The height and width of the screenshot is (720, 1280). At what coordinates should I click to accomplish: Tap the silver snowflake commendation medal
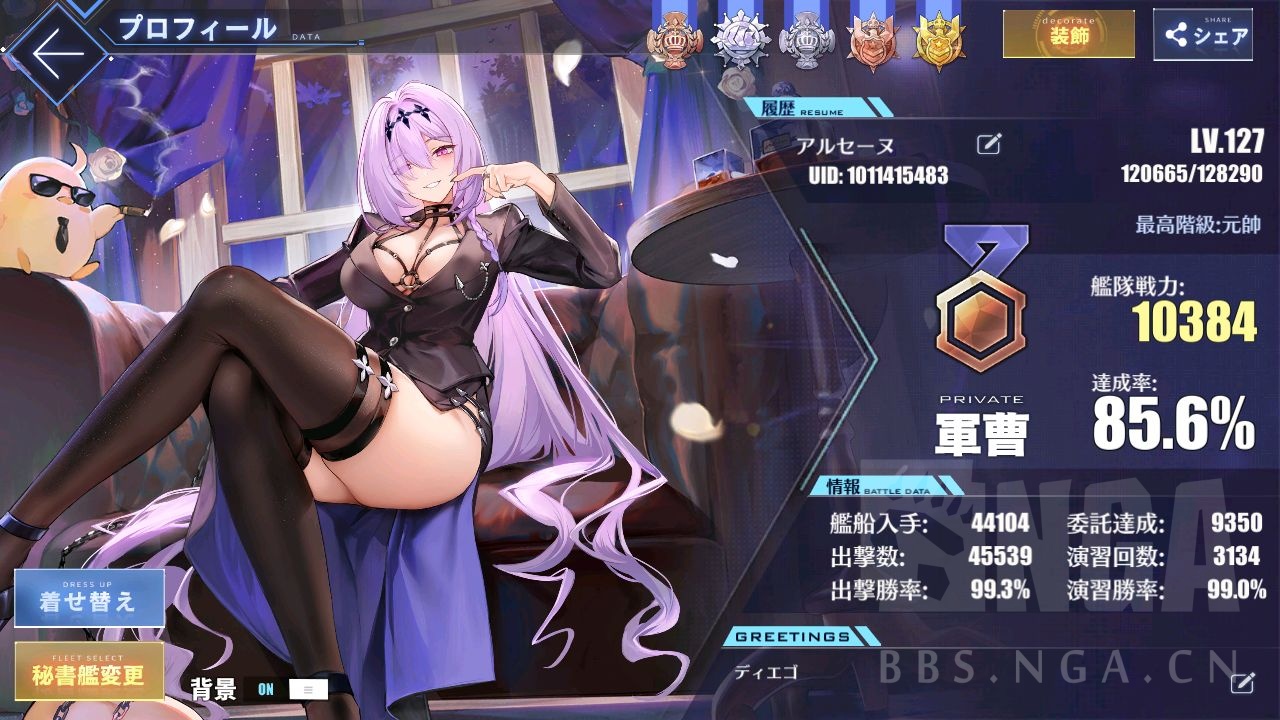(x=744, y=42)
